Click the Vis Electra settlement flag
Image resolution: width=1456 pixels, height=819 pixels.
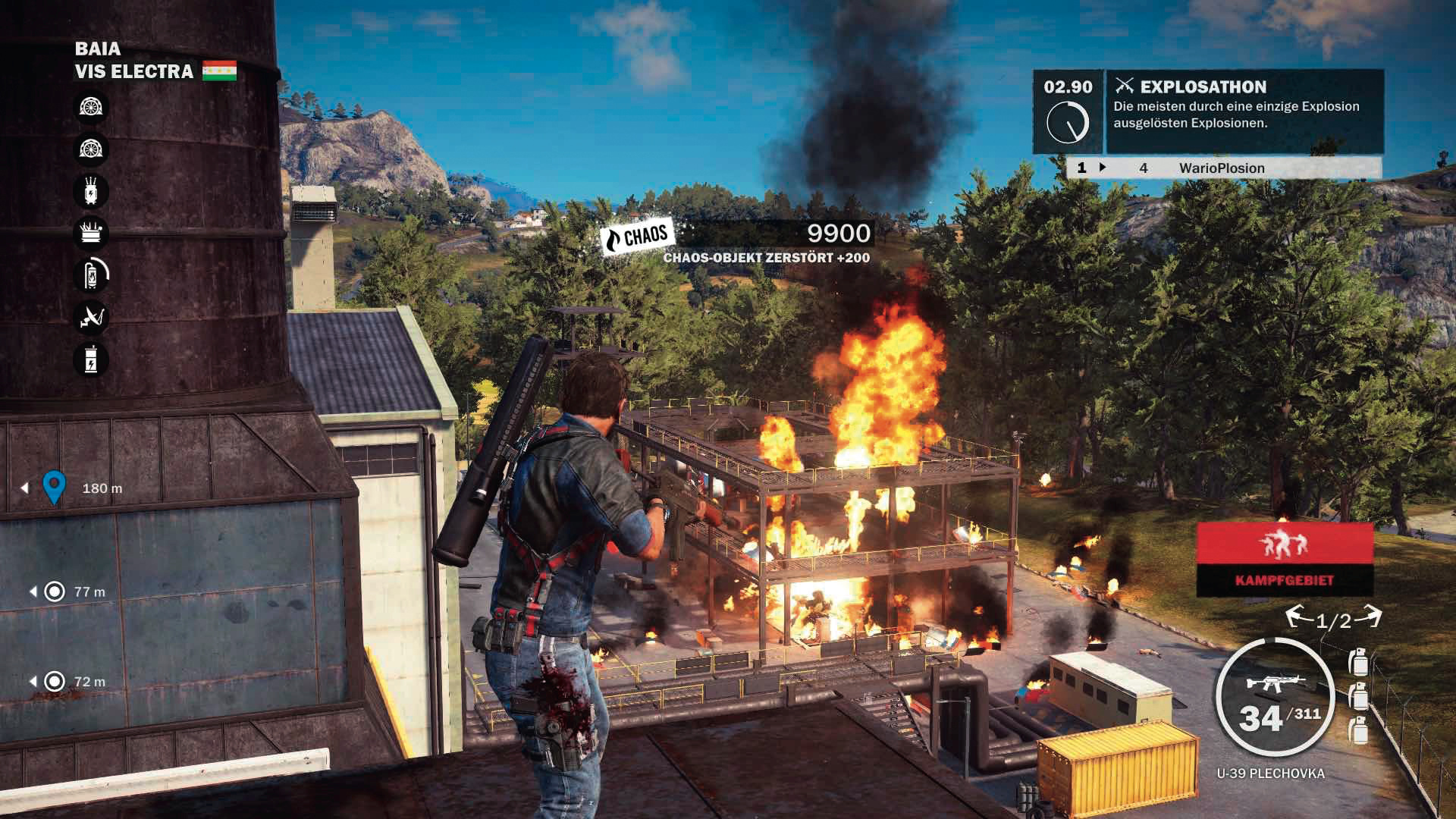click(x=219, y=71)
